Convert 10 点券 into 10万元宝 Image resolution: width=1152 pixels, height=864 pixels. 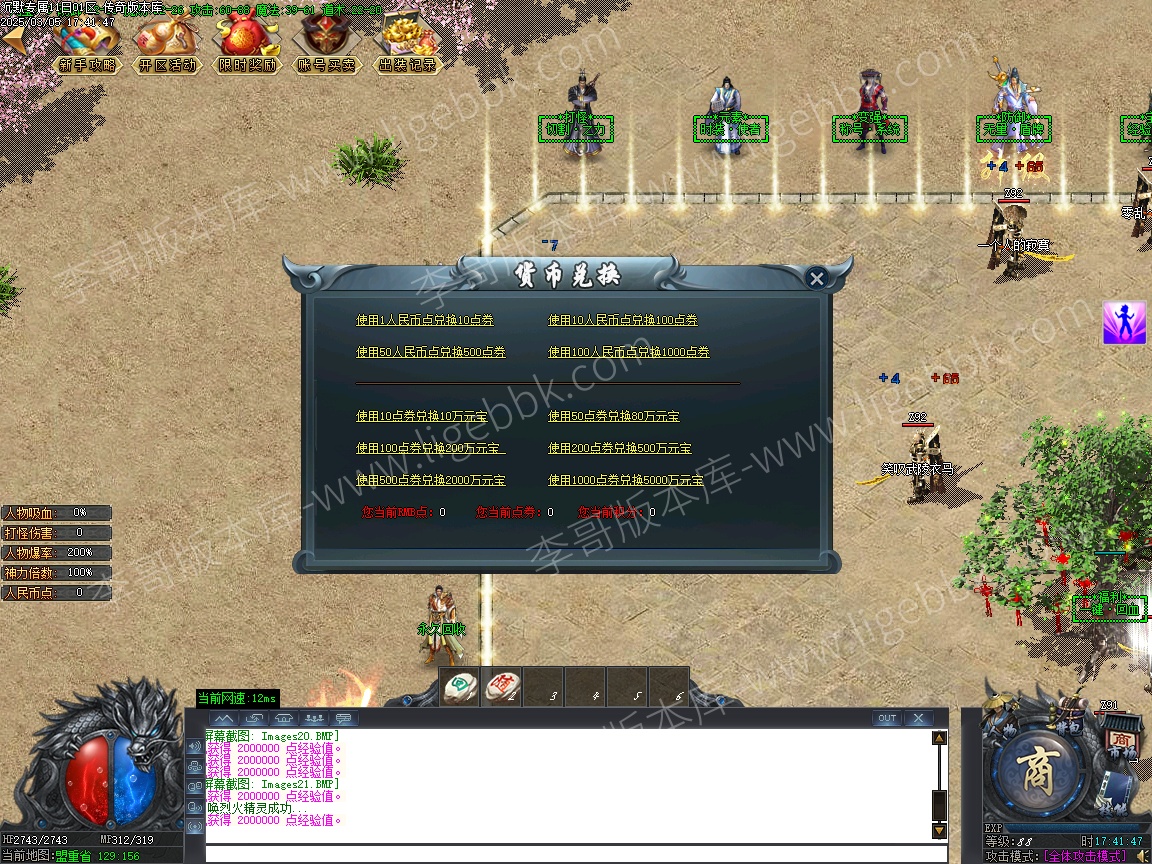[425, 416]
